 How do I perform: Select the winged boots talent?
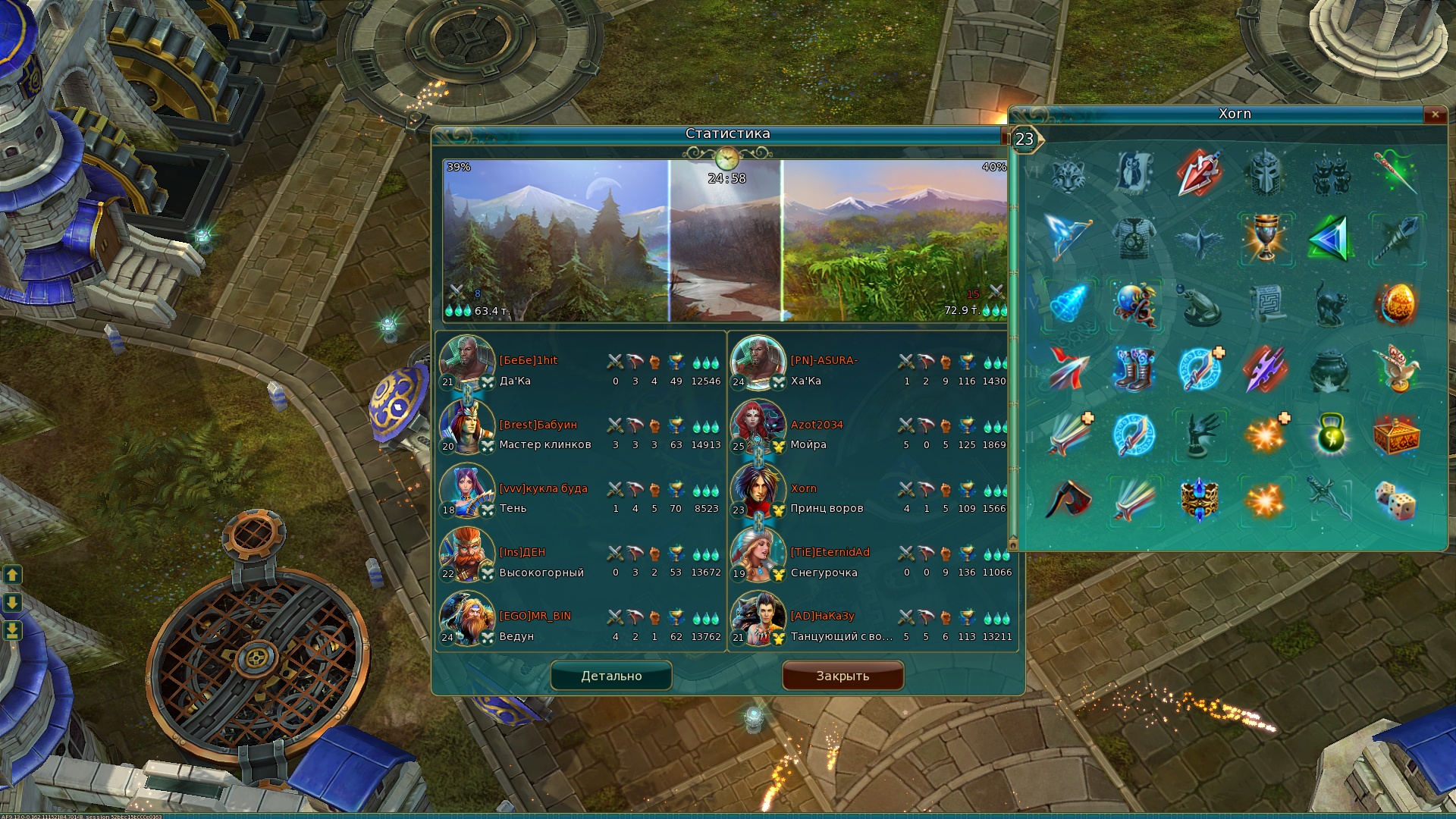[x=1134, y=369]
